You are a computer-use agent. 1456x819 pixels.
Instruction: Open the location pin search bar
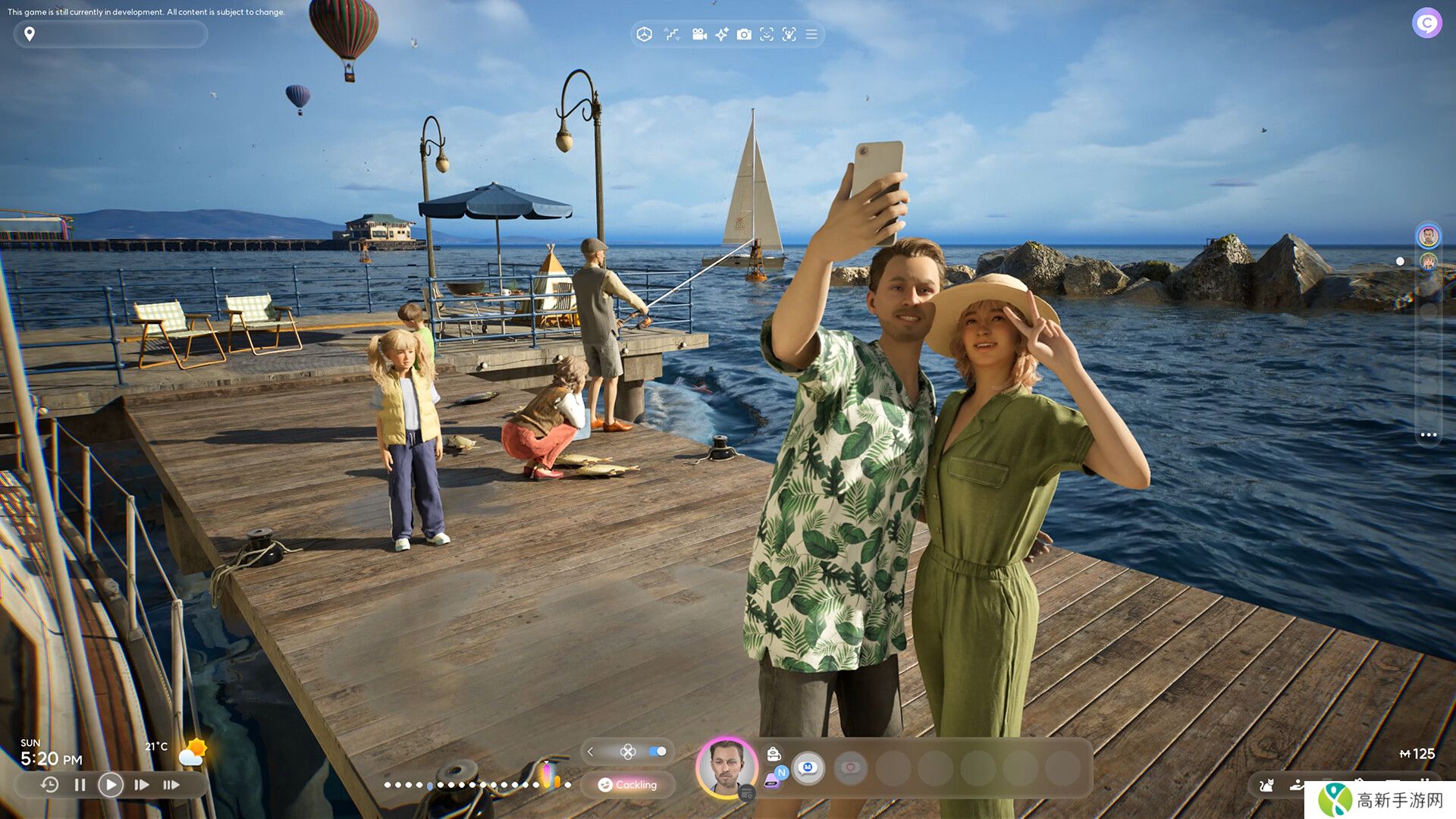[x=110, y=34]
